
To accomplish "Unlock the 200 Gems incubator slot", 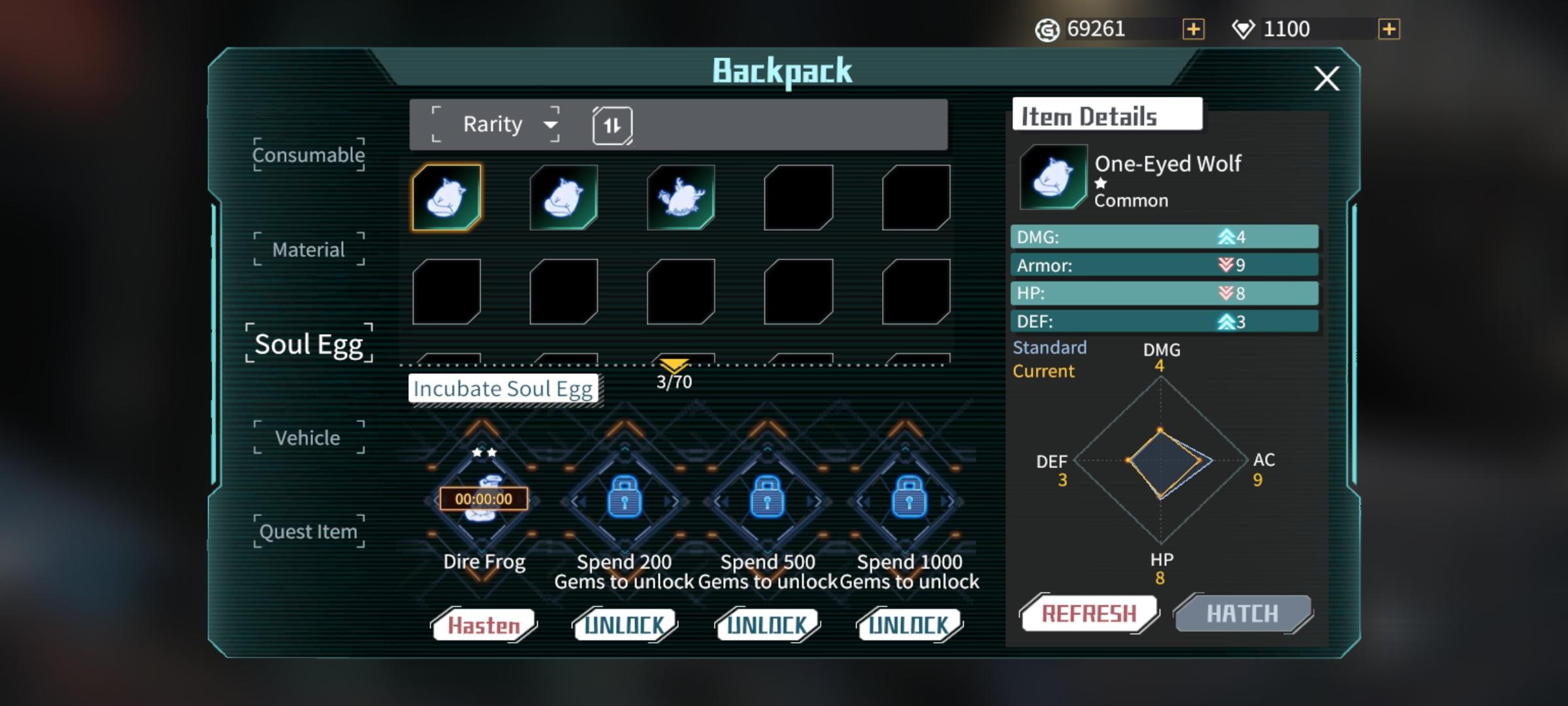I will (x=625, y=626).
